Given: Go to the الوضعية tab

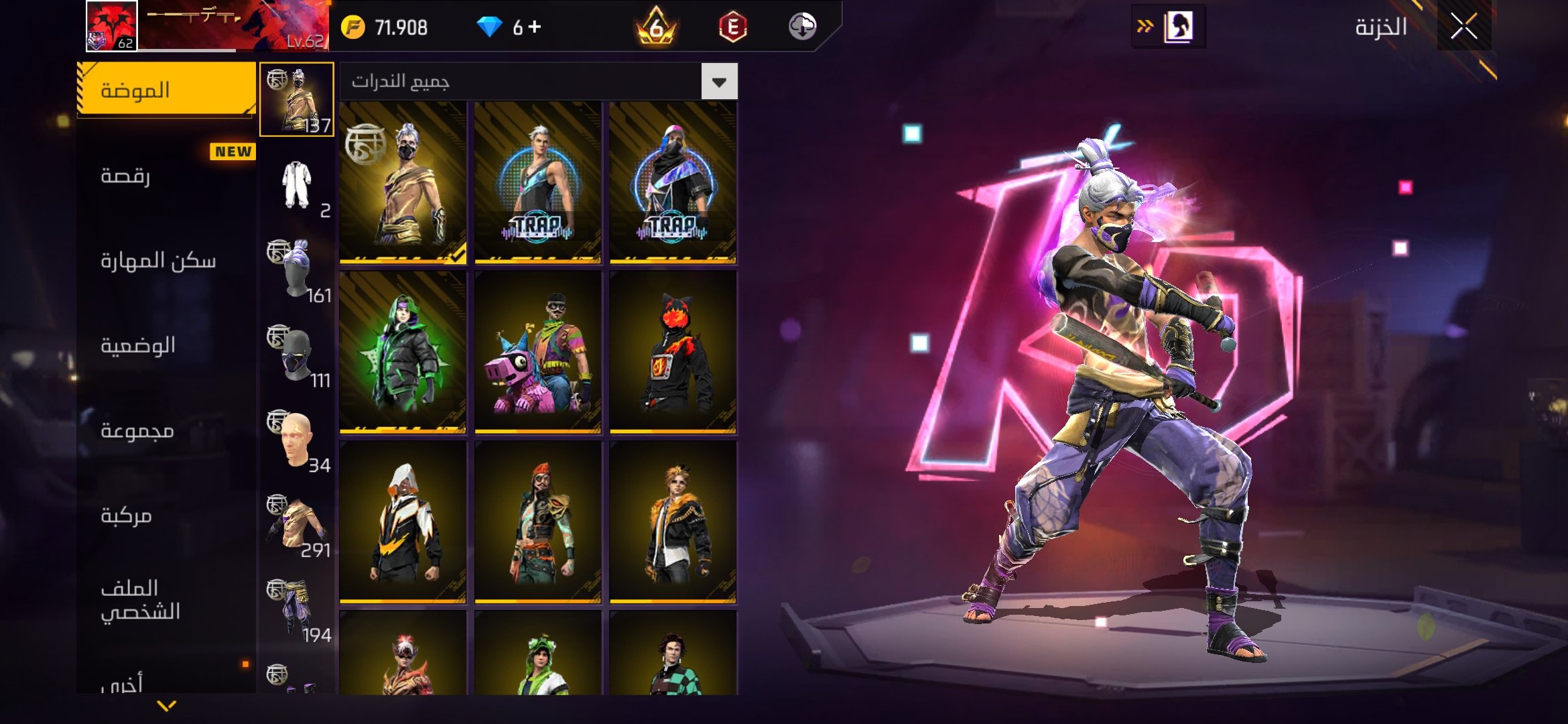Looking at the screenshot, I should coord(166,345).
